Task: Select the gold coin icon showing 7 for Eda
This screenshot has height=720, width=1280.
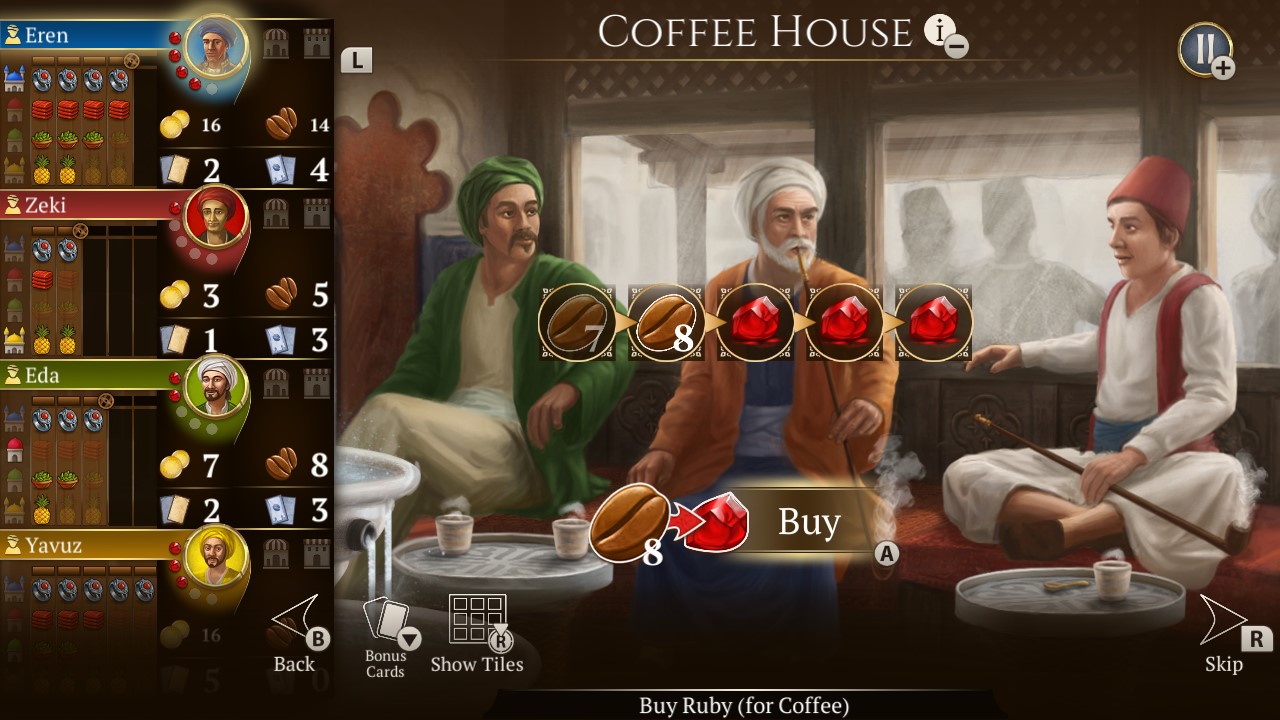Action: click(176, 466)
